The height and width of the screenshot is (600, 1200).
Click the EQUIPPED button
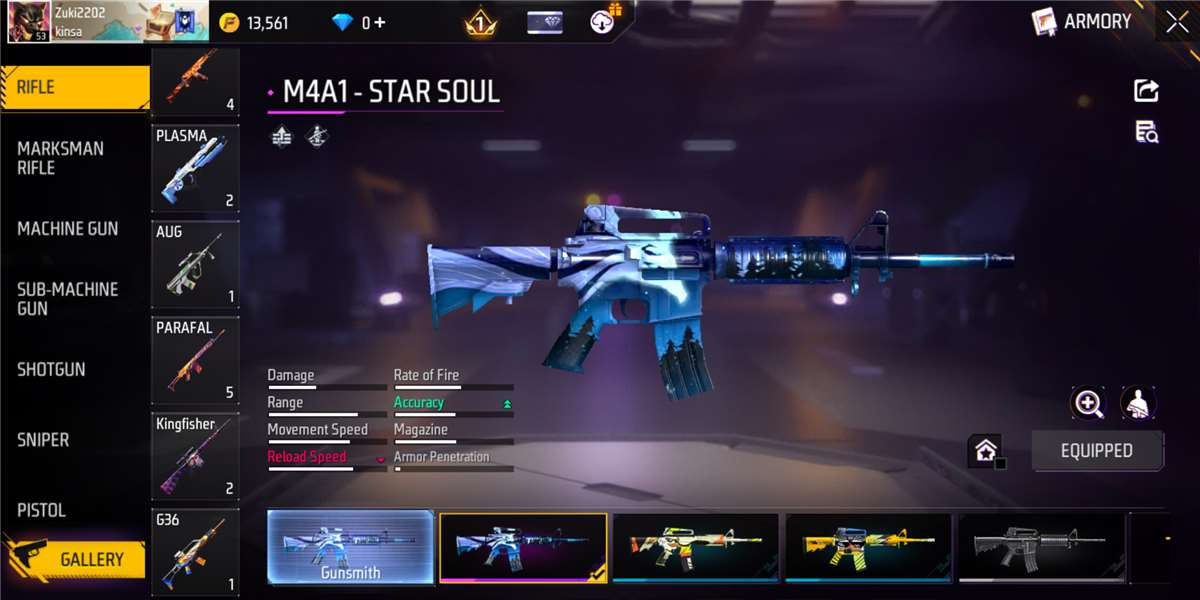click(1097, 451)
